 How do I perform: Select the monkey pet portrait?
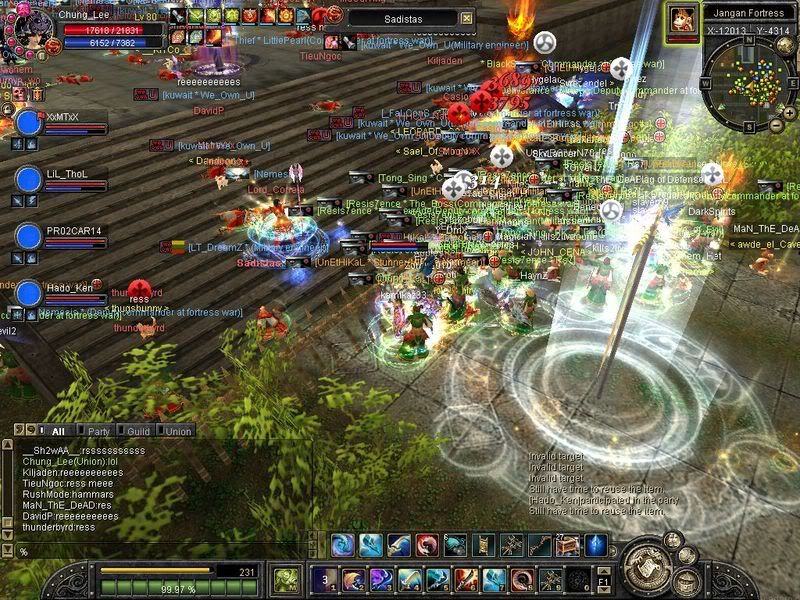click(683, 18)
